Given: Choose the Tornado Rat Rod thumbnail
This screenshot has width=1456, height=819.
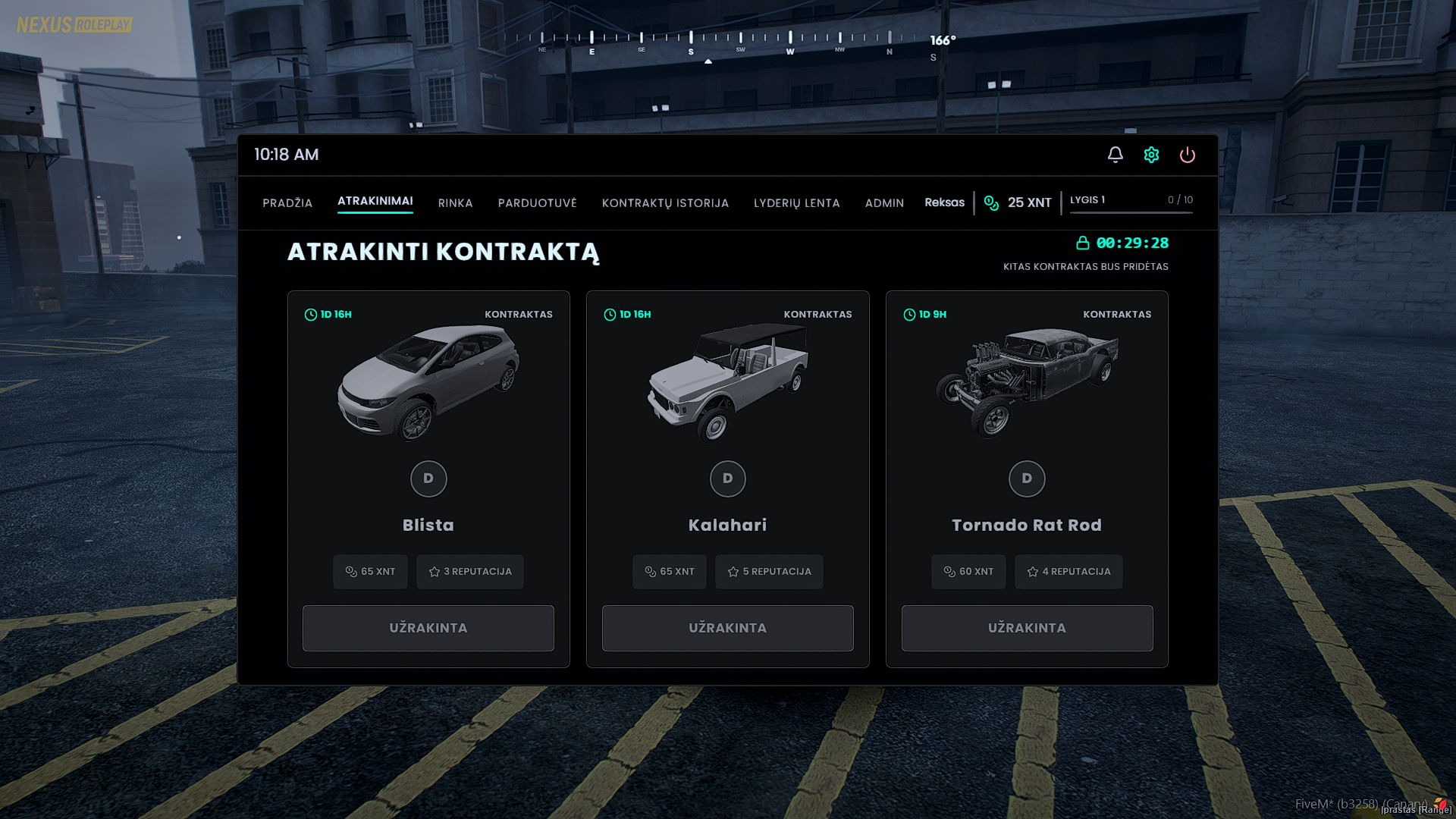Looking at the screenshot, I should tap(1027, 382).
